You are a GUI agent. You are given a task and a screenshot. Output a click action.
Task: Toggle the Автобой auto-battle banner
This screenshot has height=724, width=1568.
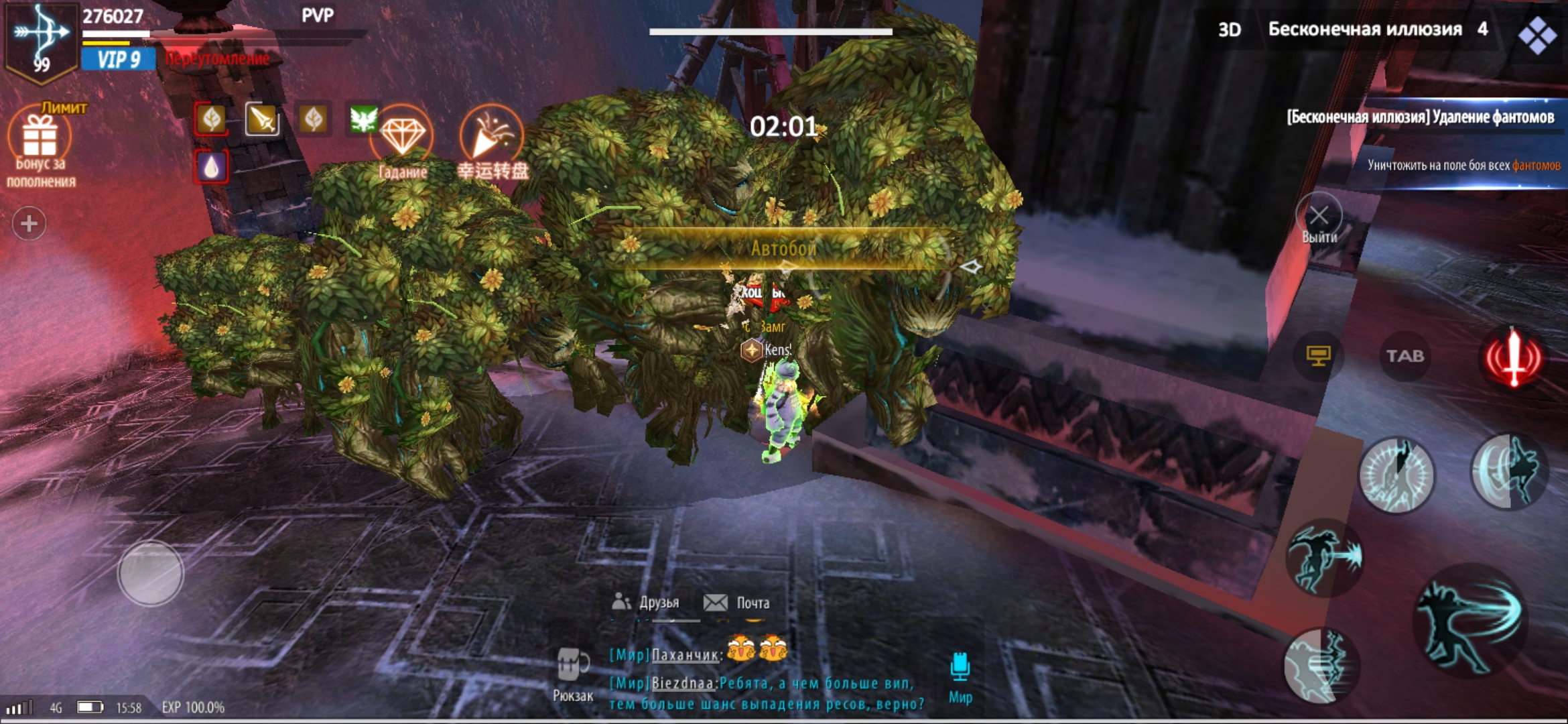pos(783,249)
